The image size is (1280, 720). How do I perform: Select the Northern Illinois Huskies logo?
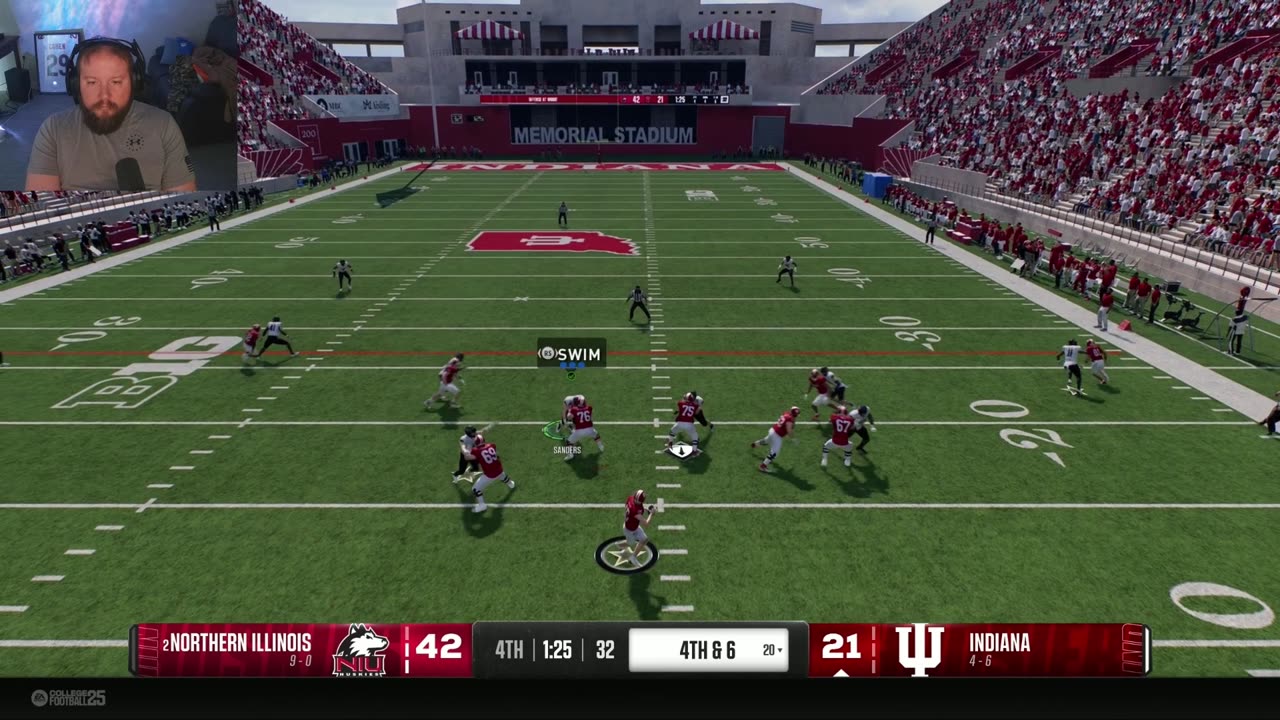(360, 650)
